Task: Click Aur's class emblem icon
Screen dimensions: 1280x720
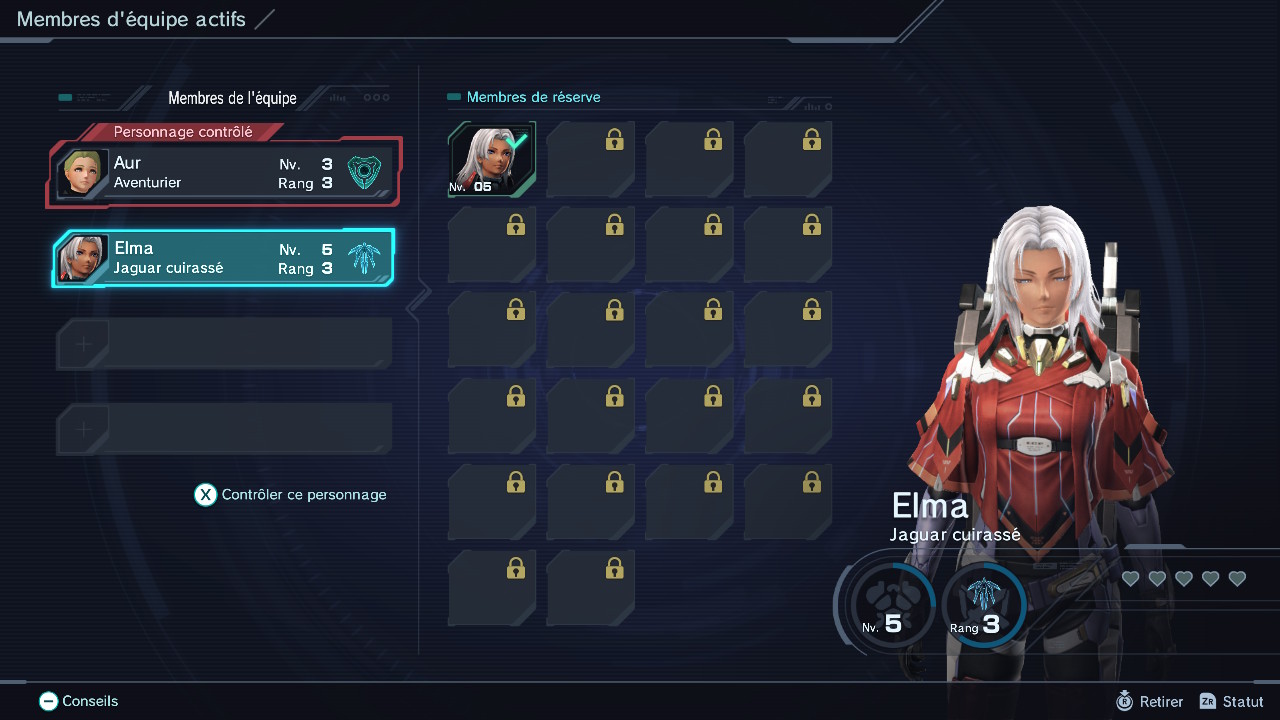Action: pyautogui.click(x=364, y=172)
